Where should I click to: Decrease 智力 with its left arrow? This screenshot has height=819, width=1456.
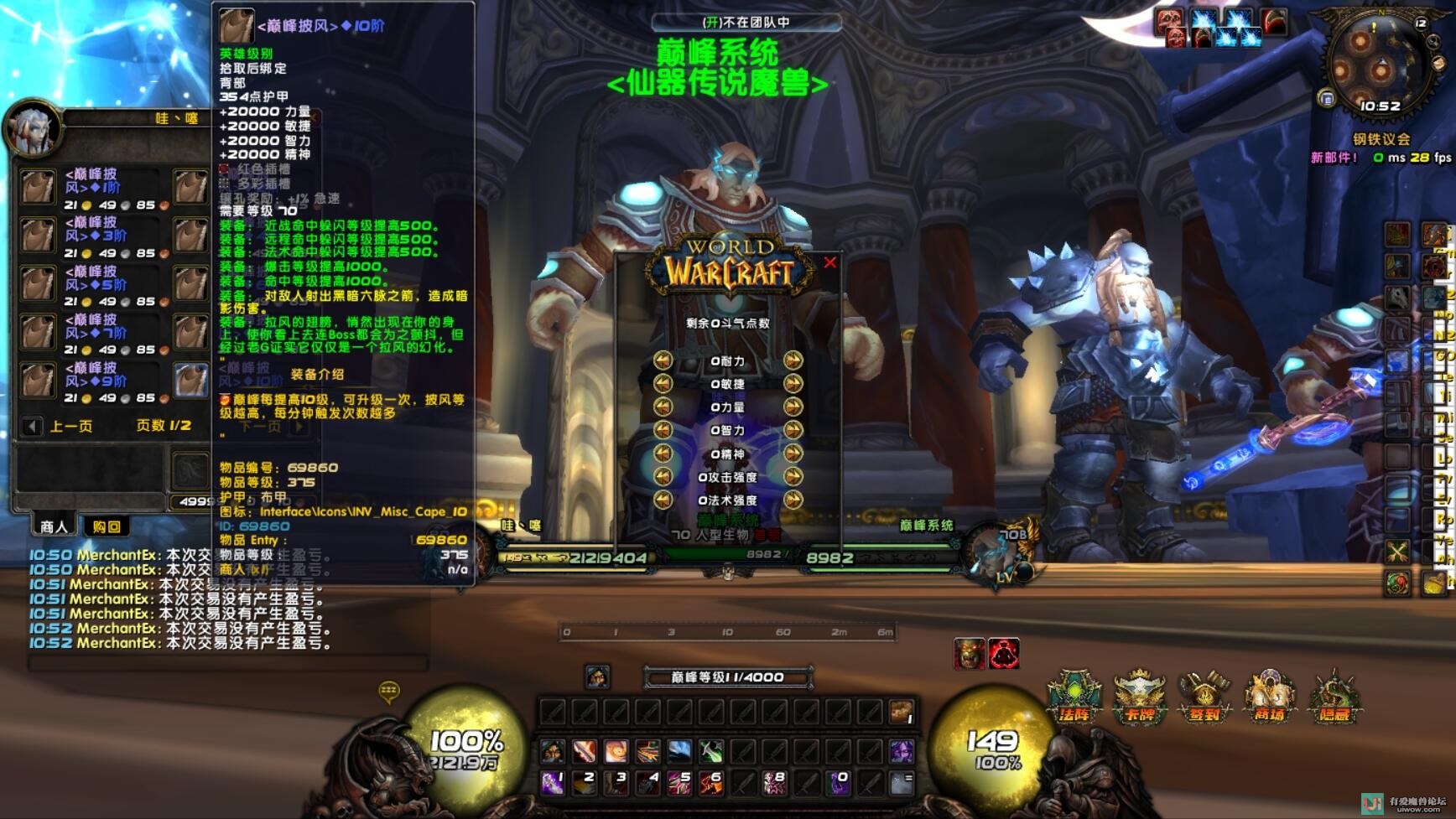tap(663, 430)
